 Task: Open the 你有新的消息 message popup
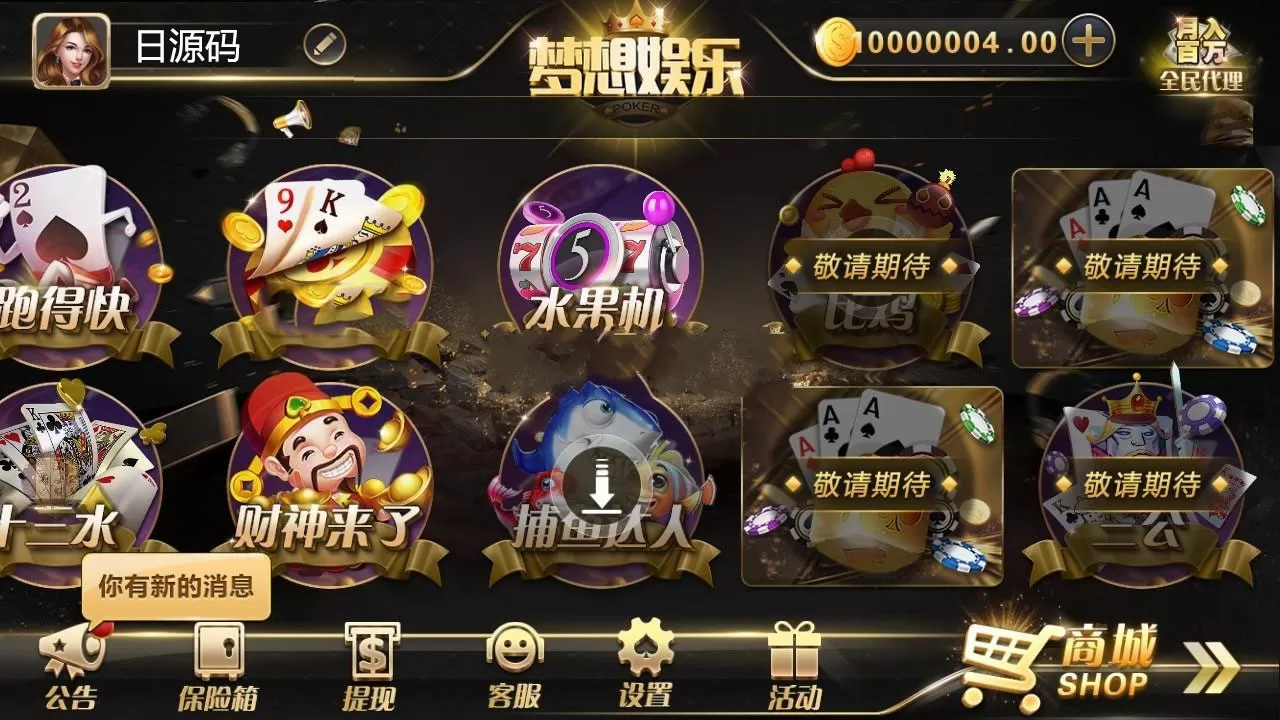(177, 585)
